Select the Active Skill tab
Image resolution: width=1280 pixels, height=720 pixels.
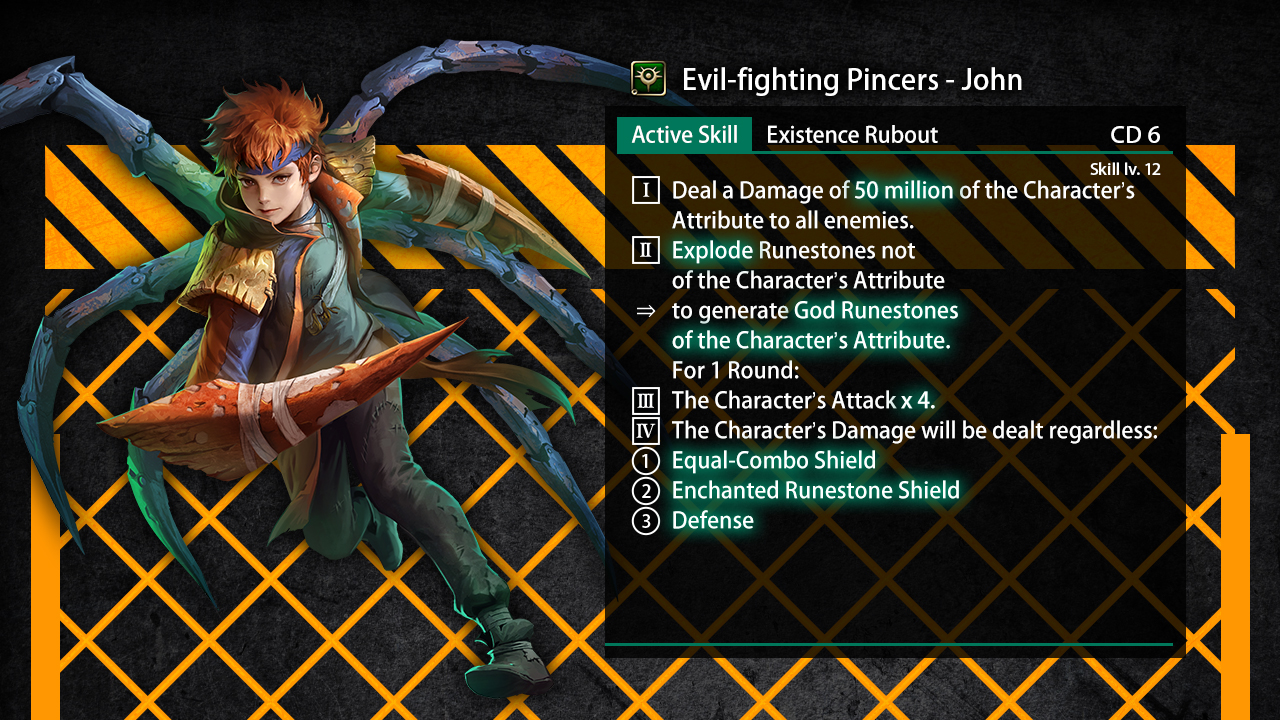pos(684,135)
